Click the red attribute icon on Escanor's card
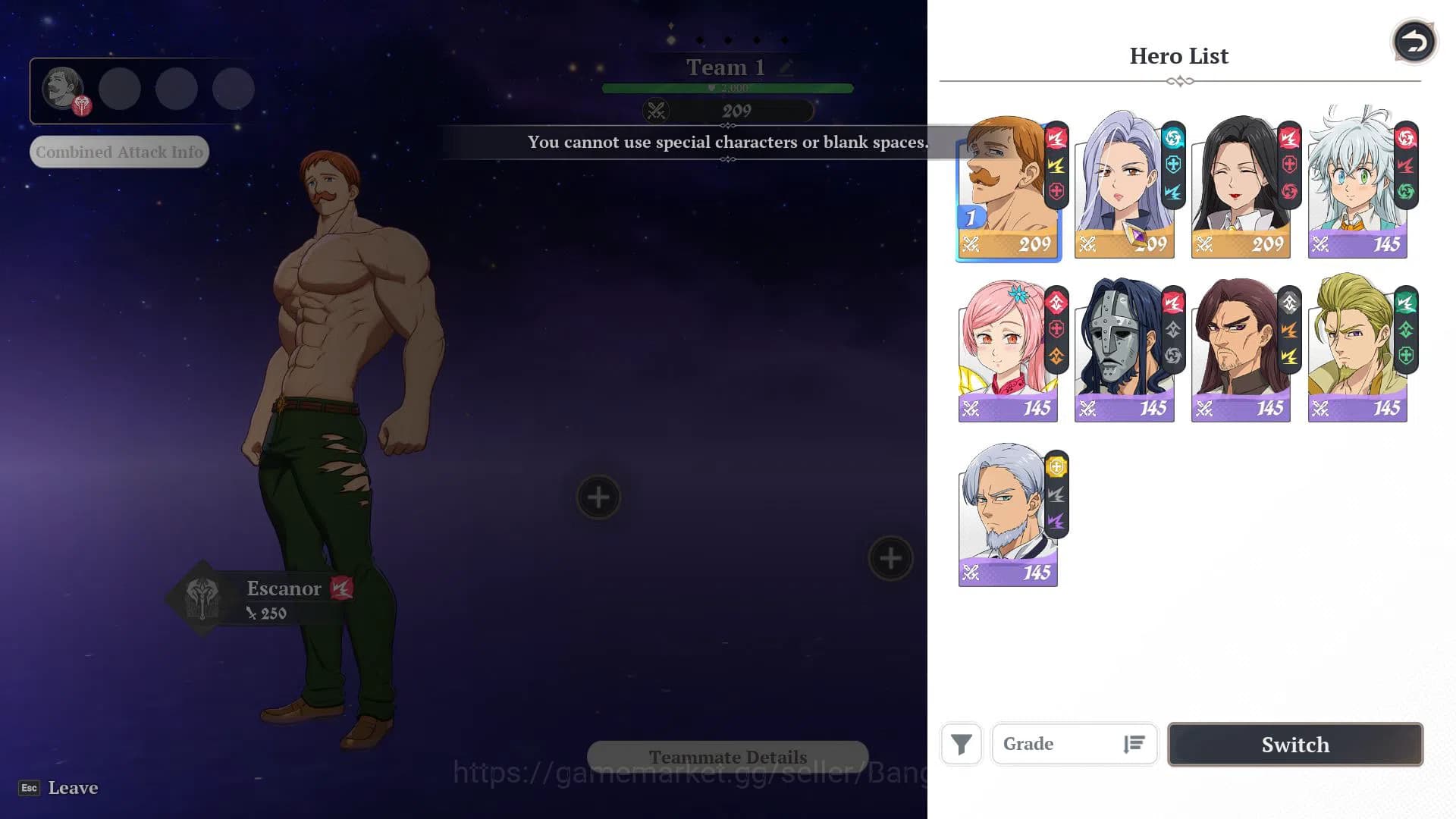The image size is (1456, 819). (1056, 137)
